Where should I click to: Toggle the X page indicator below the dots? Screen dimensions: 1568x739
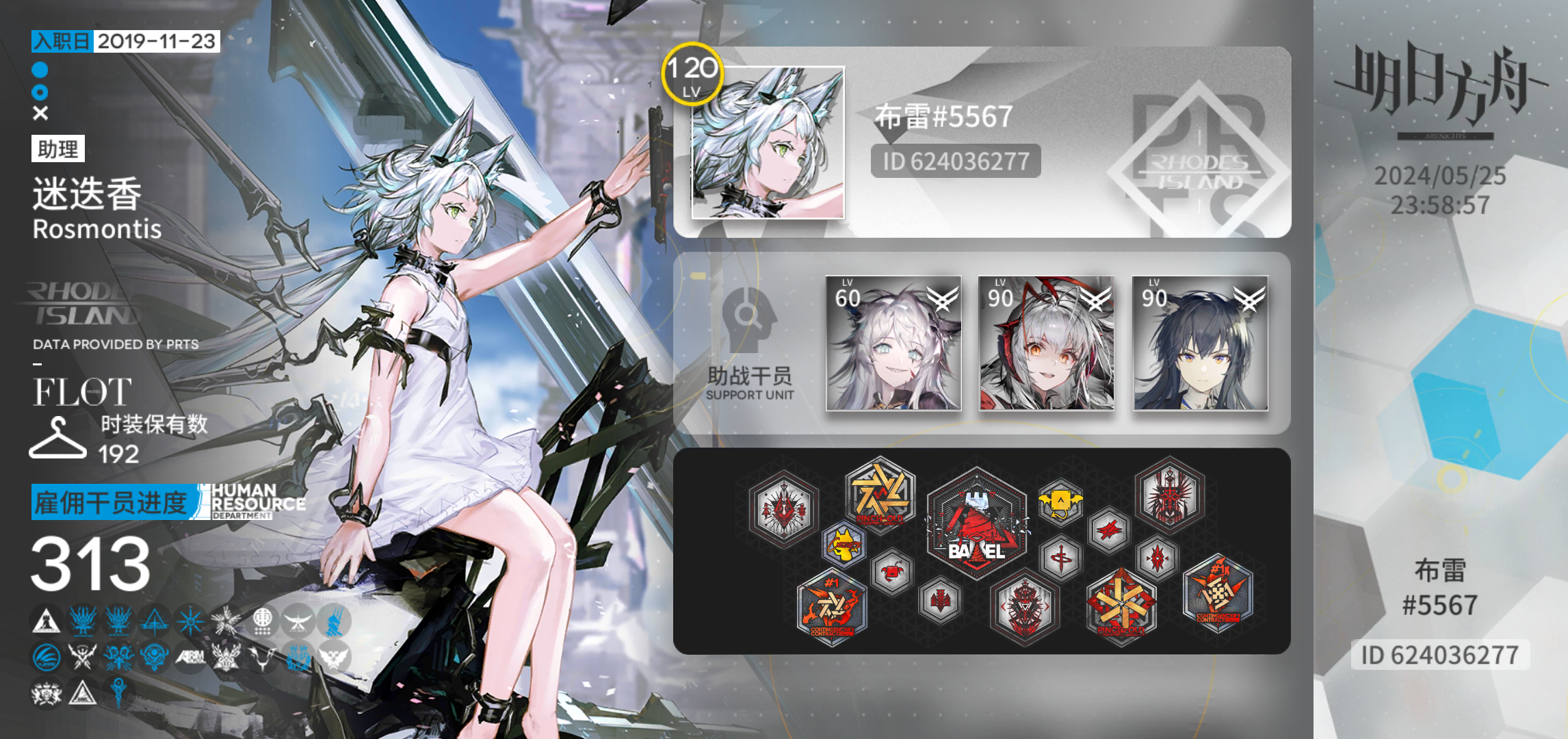[39, 112]
